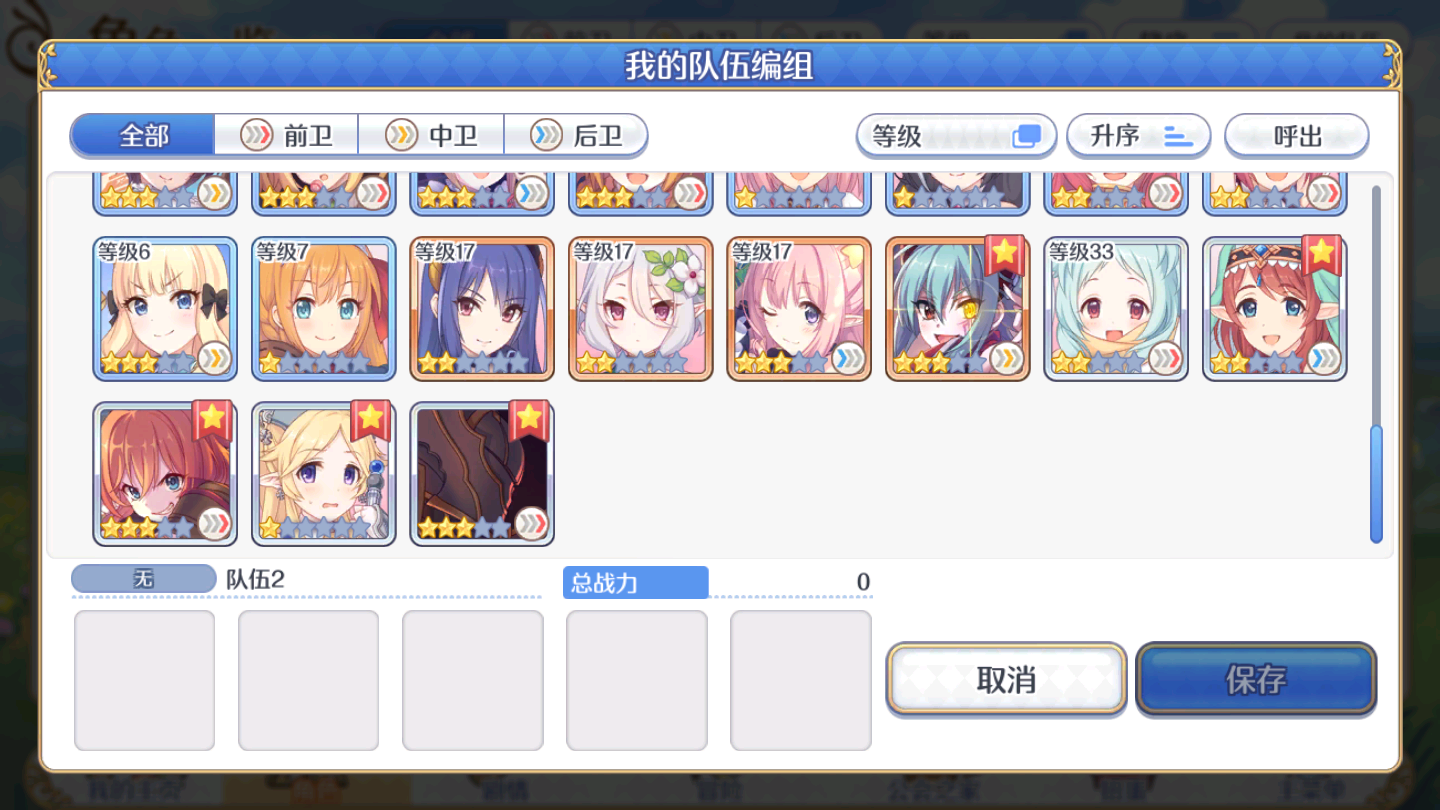
Task: Cancel team editing with 取消
Action: tap(1004, 679)
